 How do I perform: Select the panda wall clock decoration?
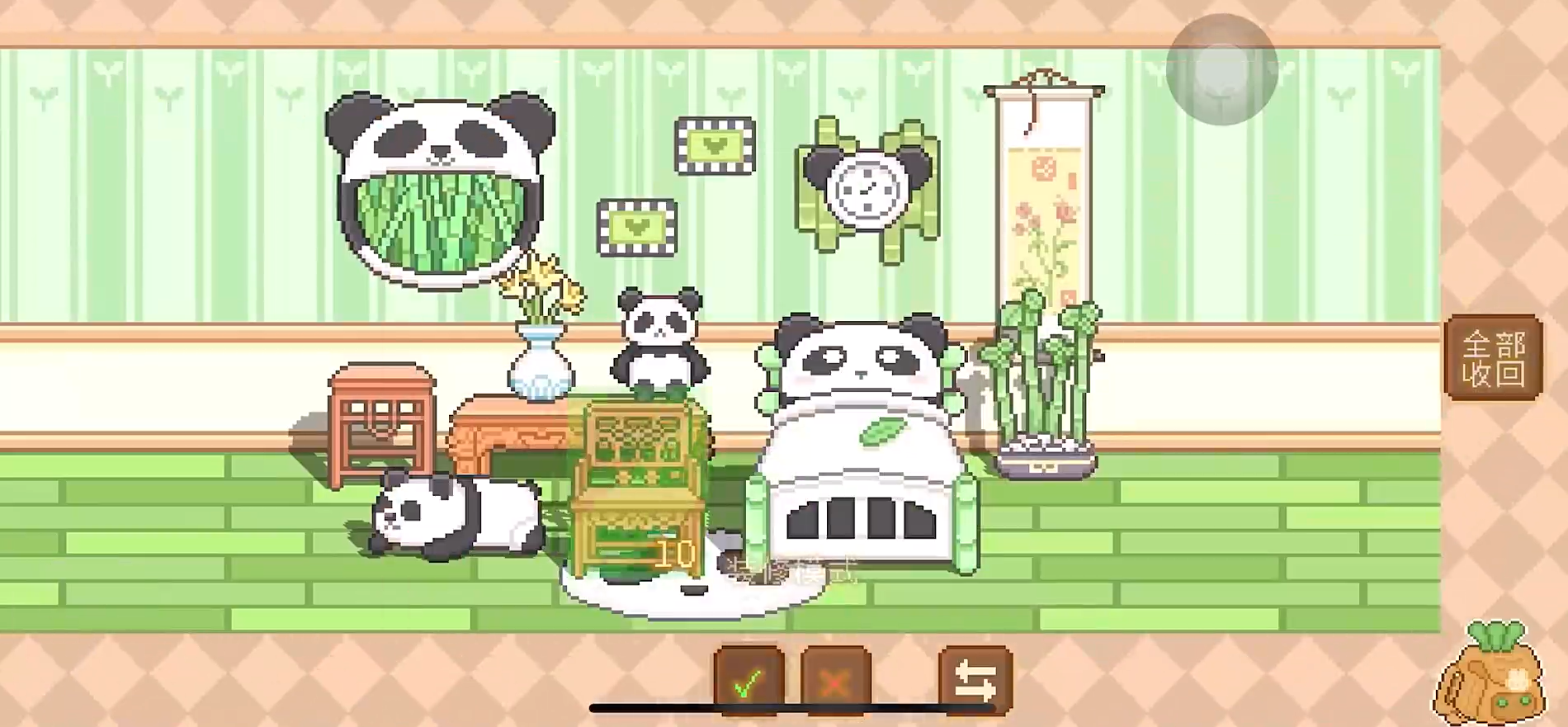point(865,187)
